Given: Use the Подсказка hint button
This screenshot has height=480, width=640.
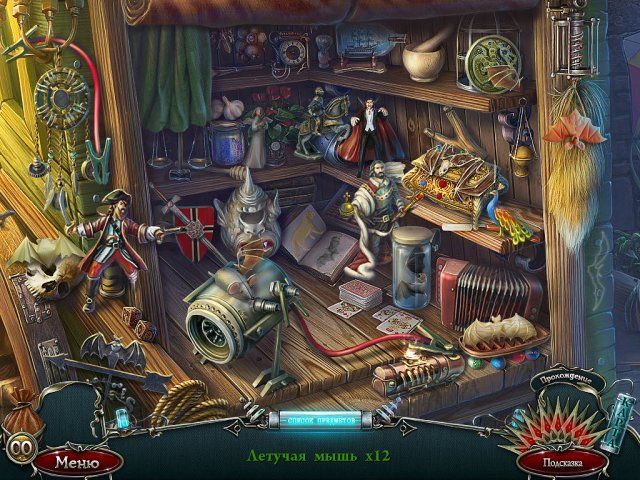Looking at the screenshot, I should tap(563, 463).
